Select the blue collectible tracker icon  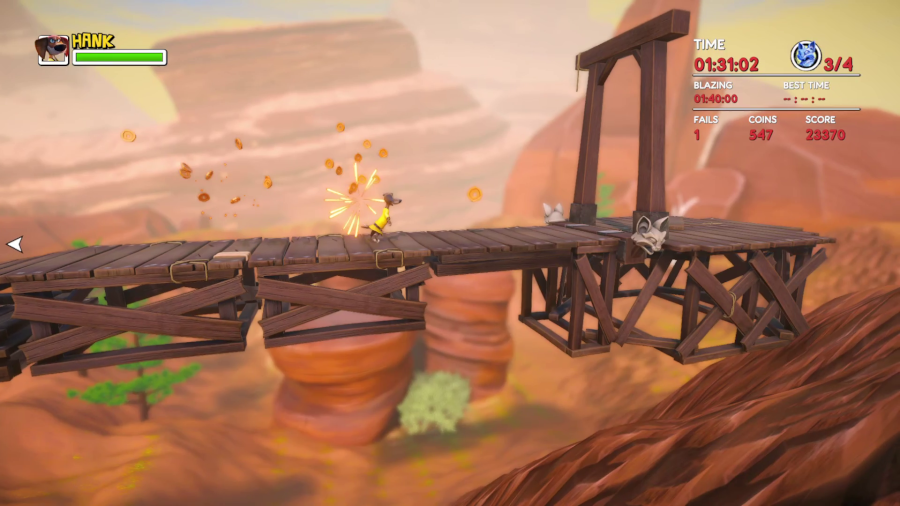805,56
